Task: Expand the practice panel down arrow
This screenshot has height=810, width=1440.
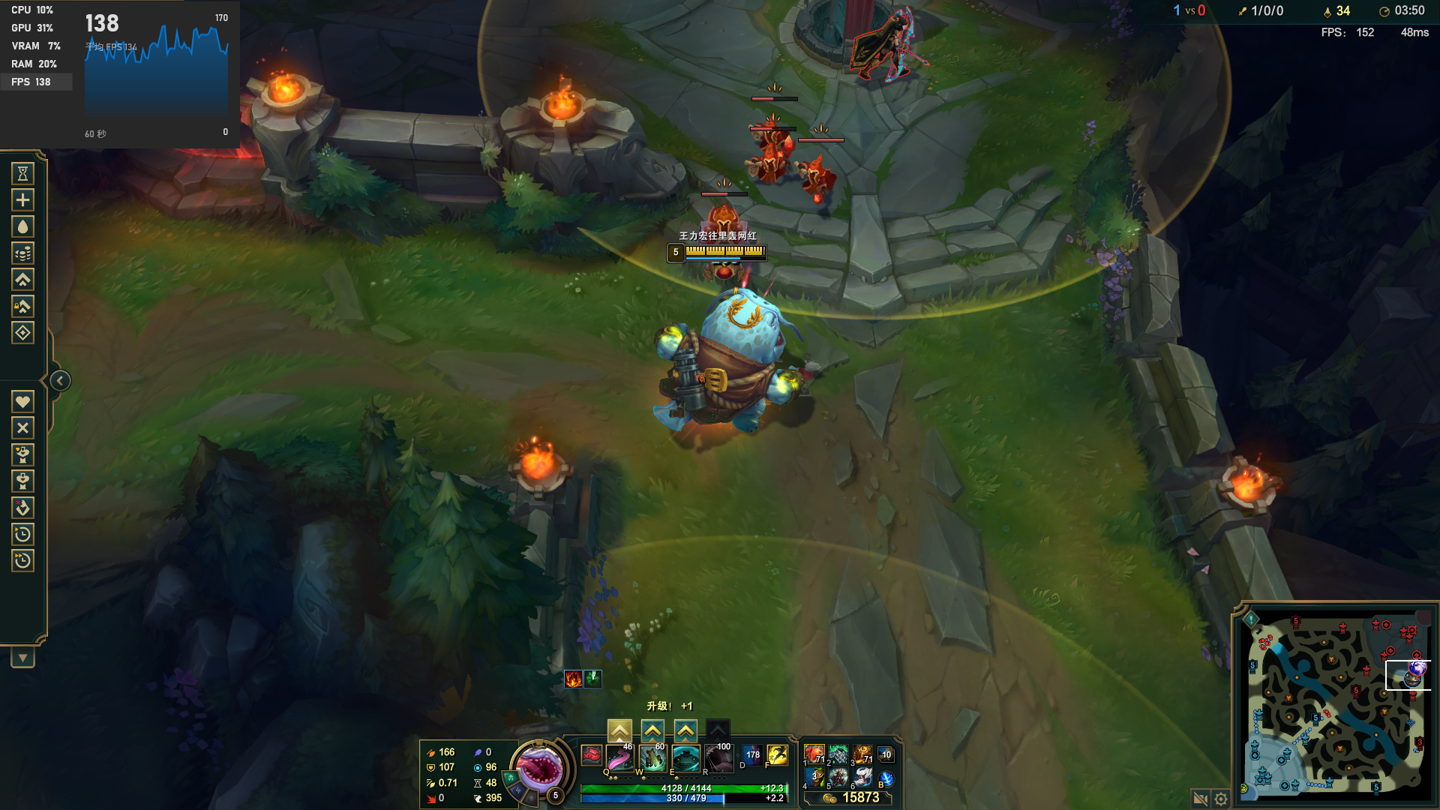Action: point(23,658)
